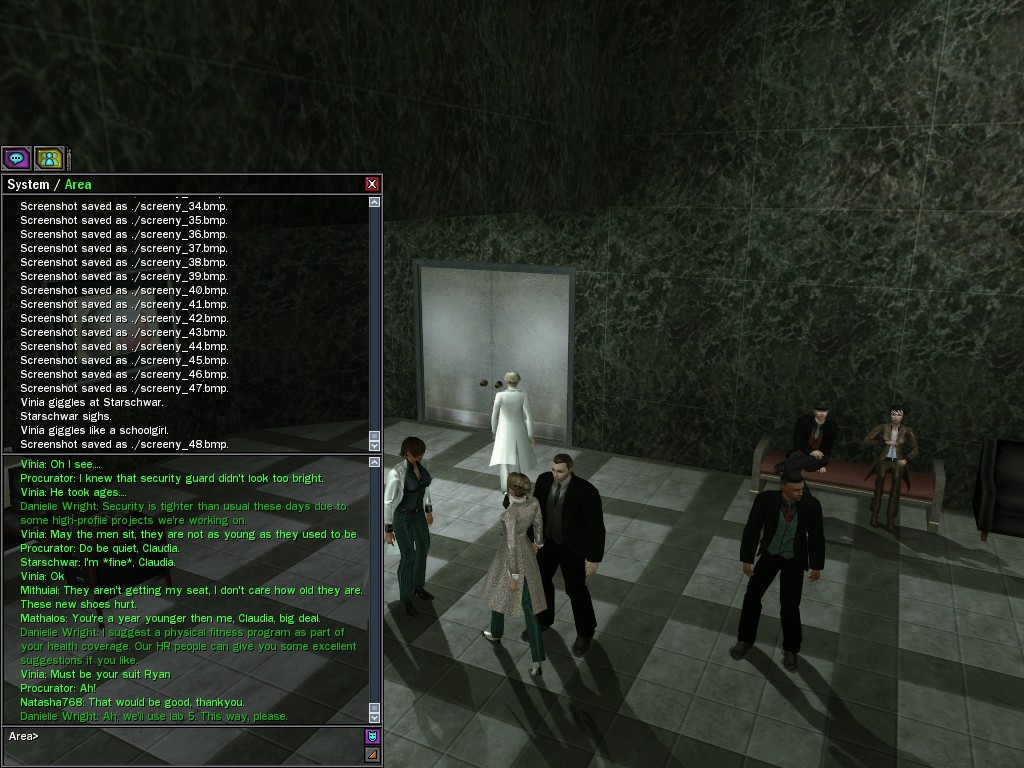Click the orange triangle resize corner button

coord(372,755)
